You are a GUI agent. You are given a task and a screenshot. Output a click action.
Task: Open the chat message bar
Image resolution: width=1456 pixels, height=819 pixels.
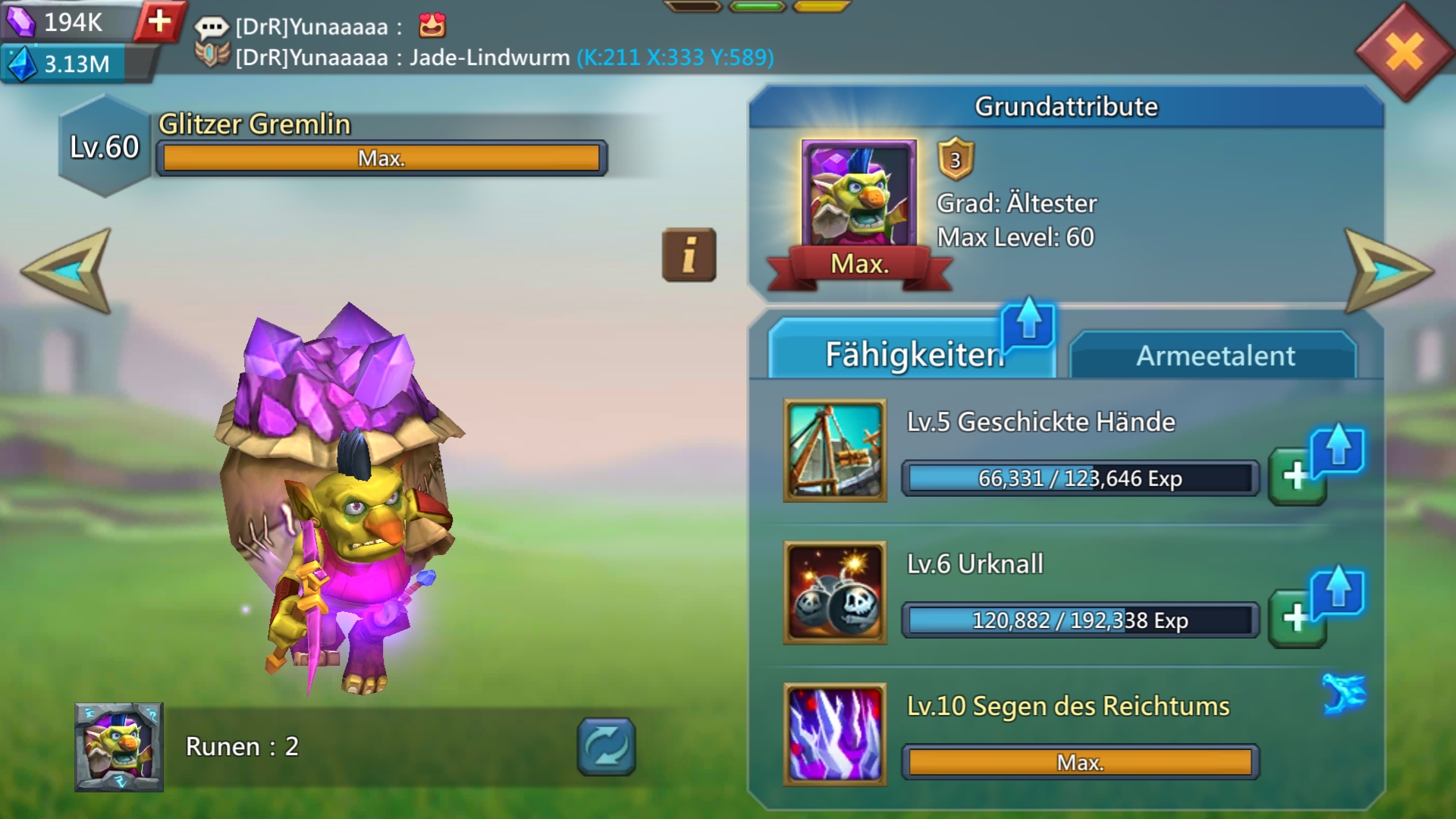[x=485, y=42]
